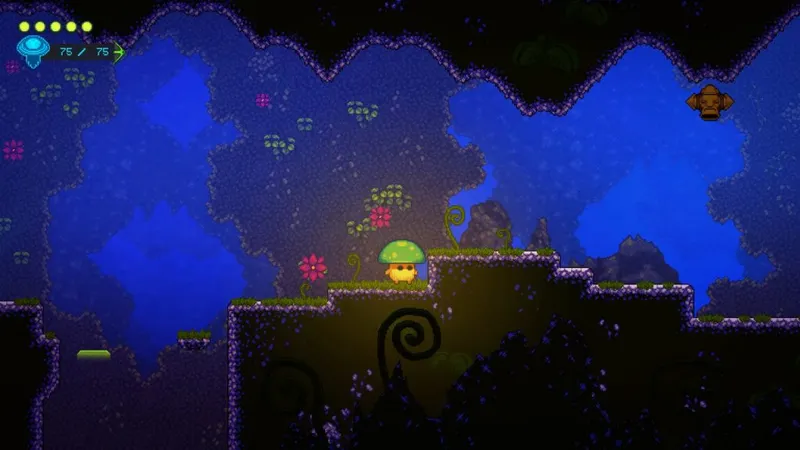Click the blue mushroom HUD icon
The width and height of the screenshot is (800, 450).
(31, 49)
